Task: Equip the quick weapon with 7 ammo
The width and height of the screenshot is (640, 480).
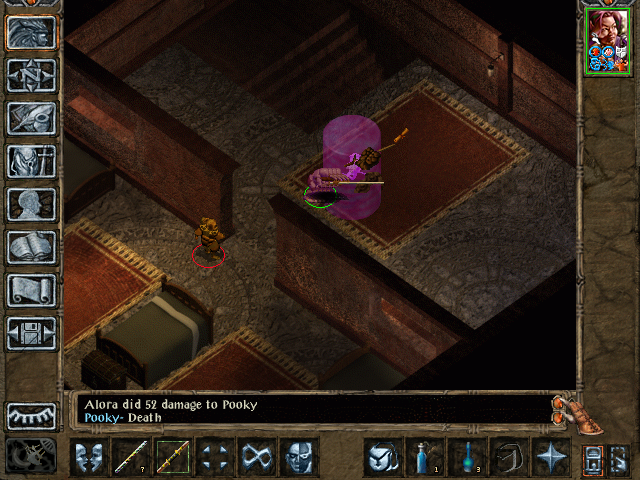Action: point(132,458)
